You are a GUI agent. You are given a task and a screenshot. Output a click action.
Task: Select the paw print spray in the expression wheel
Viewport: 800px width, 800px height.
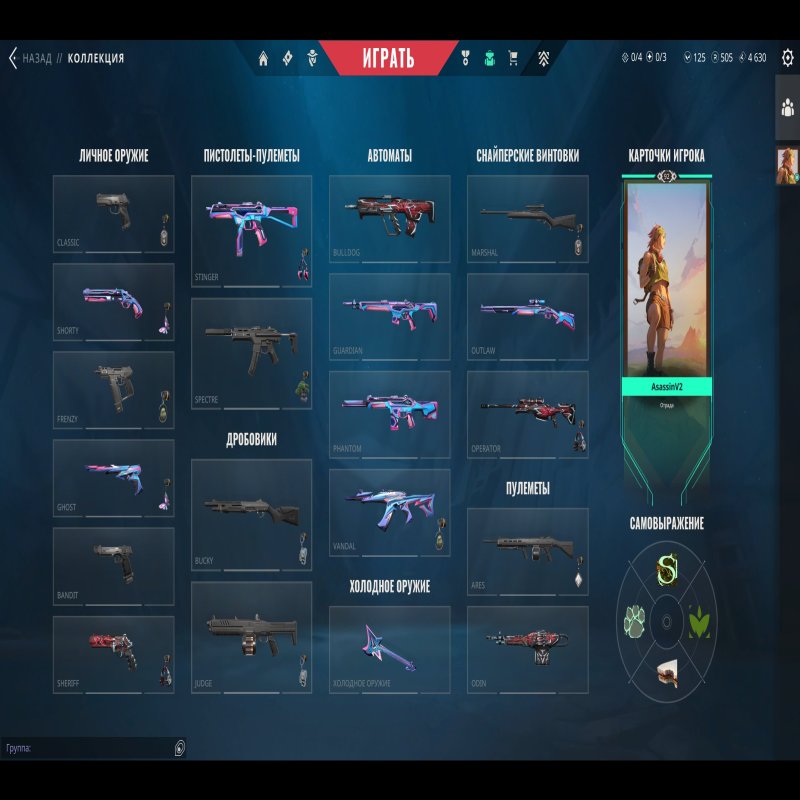635,621
